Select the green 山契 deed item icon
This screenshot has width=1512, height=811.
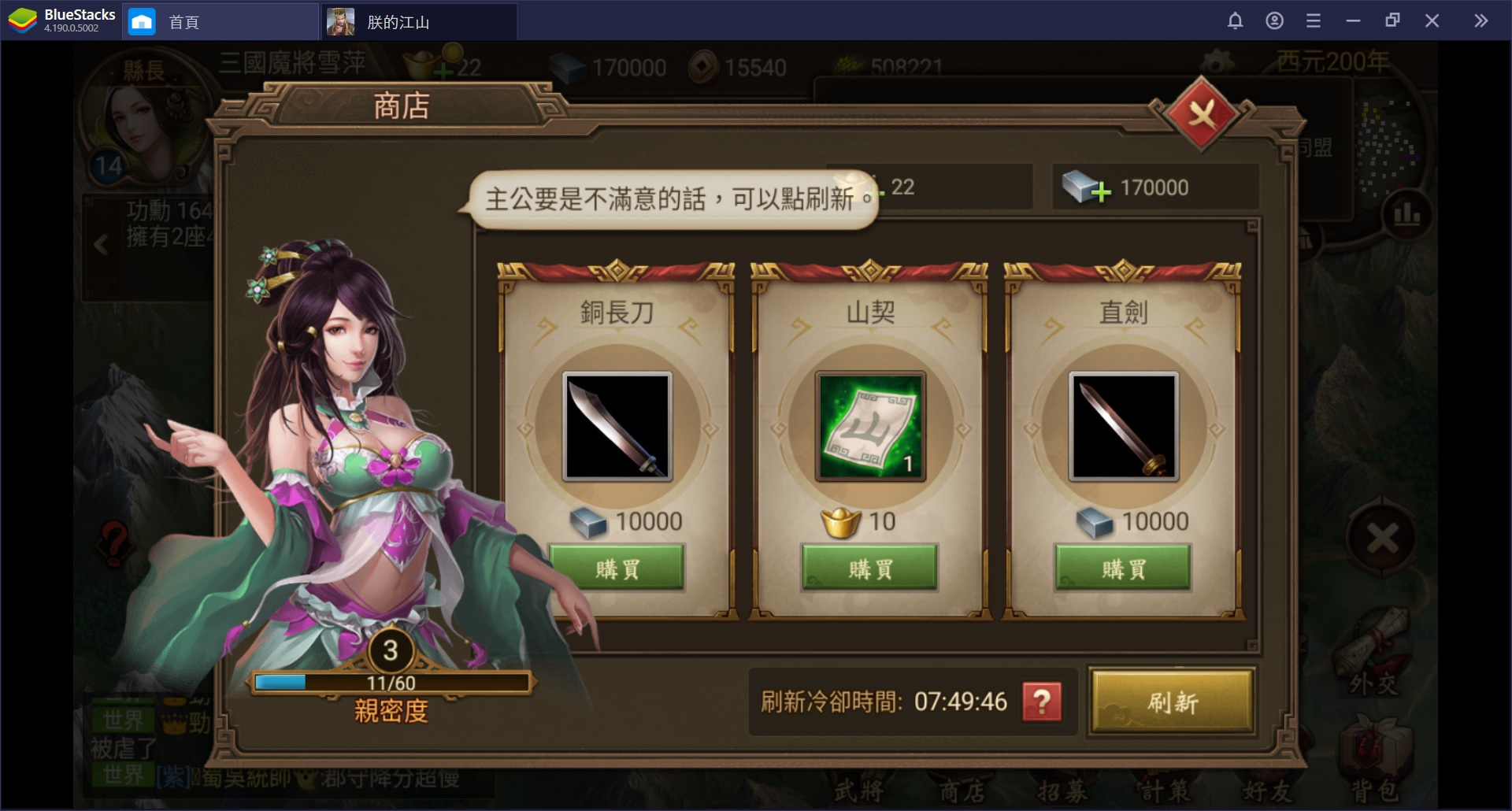pyautogui.click(x=870, y=427)
